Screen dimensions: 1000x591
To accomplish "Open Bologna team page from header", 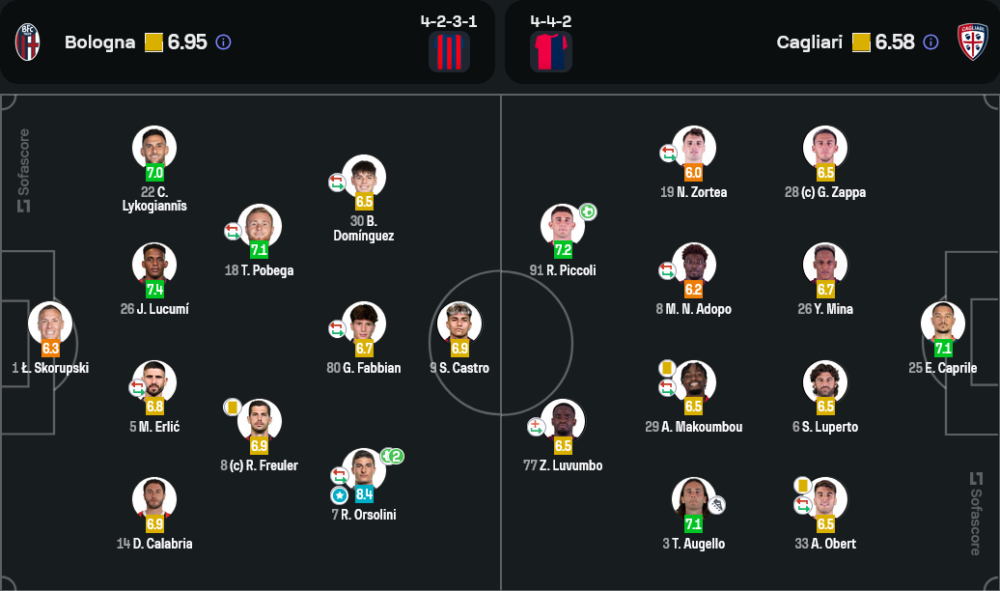I will 99,42.
